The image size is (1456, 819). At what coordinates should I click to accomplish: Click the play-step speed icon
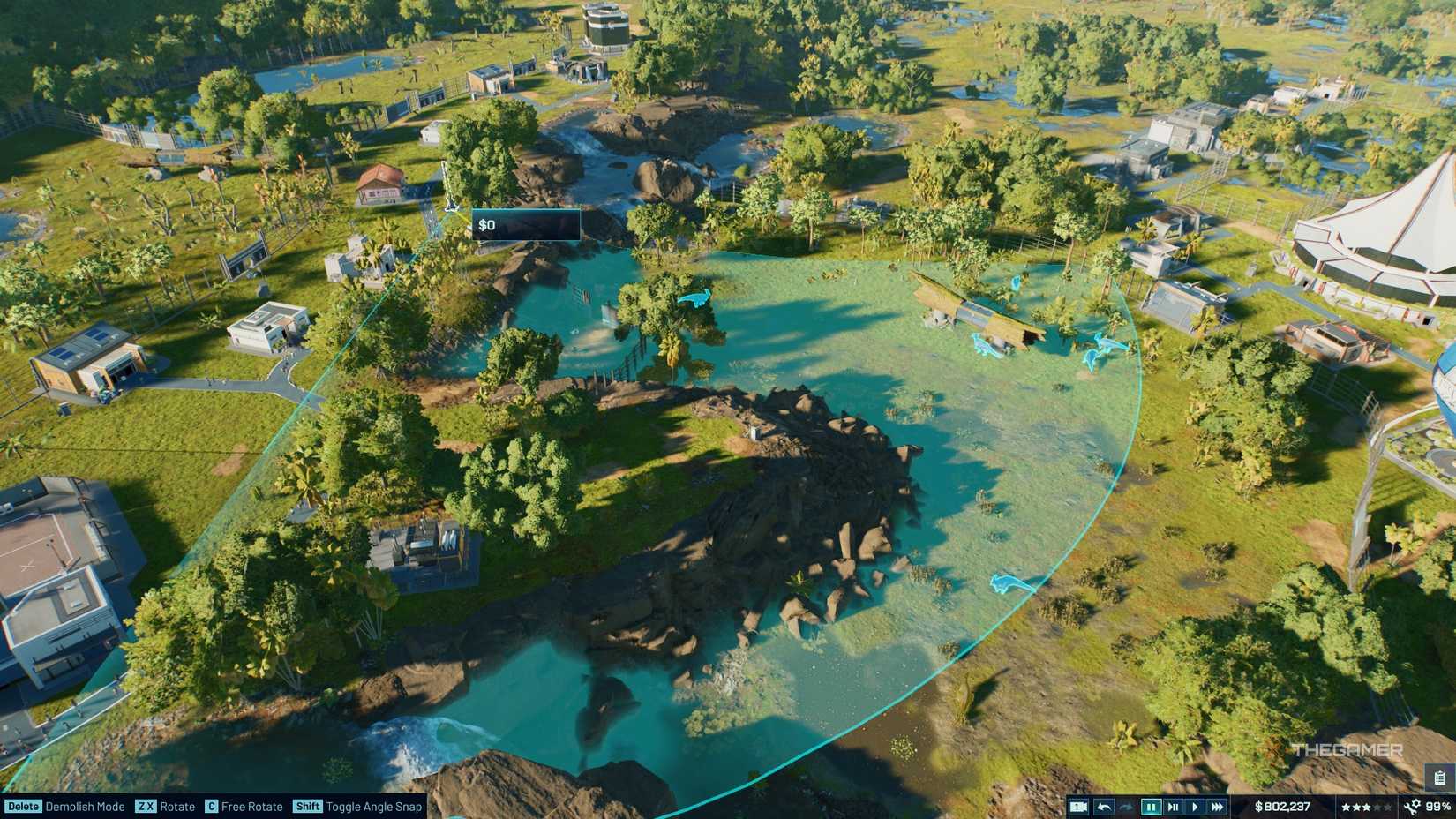point(1174,806)
